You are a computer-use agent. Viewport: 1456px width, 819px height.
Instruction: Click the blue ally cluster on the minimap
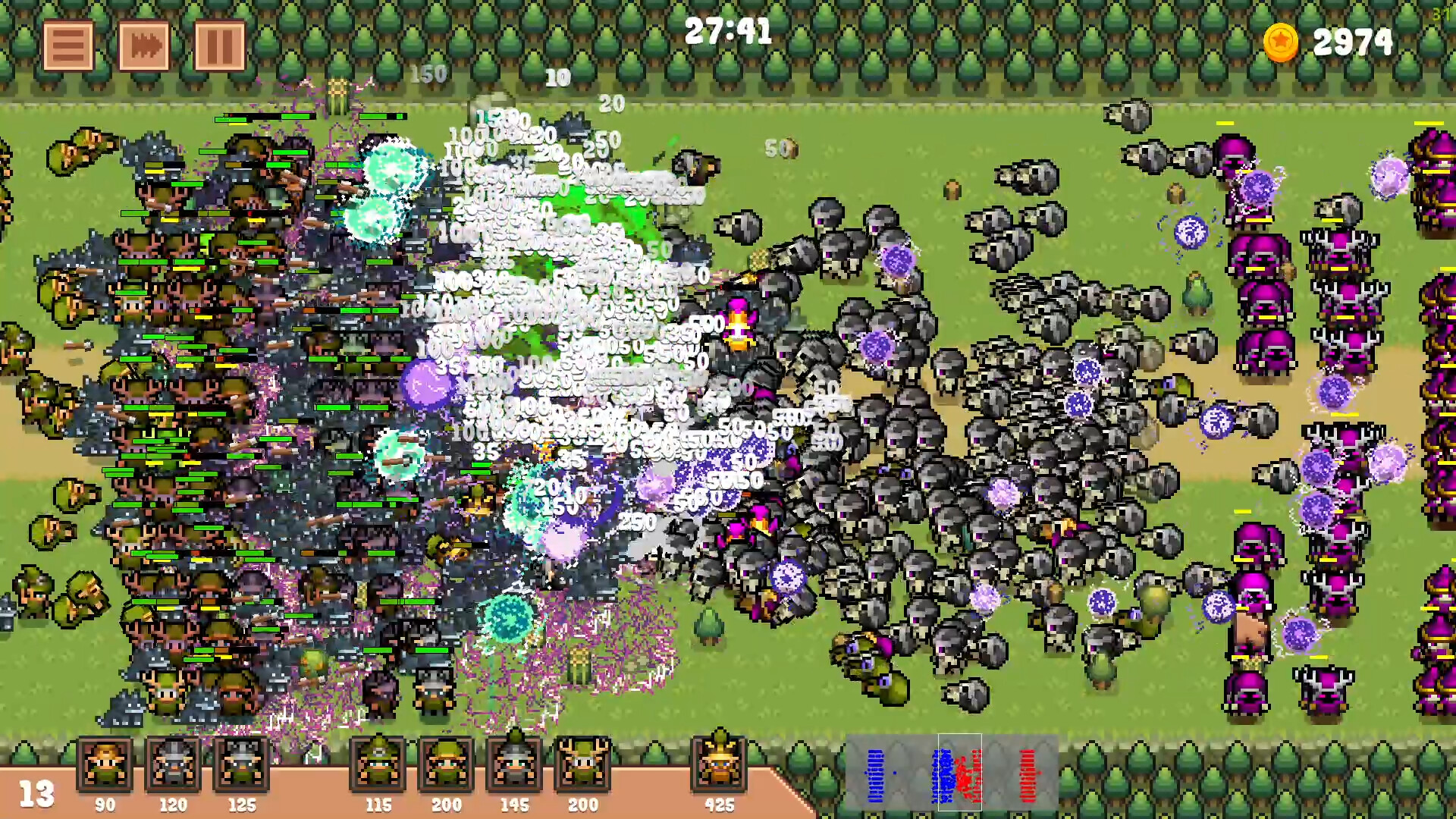(x=876, y=773)
